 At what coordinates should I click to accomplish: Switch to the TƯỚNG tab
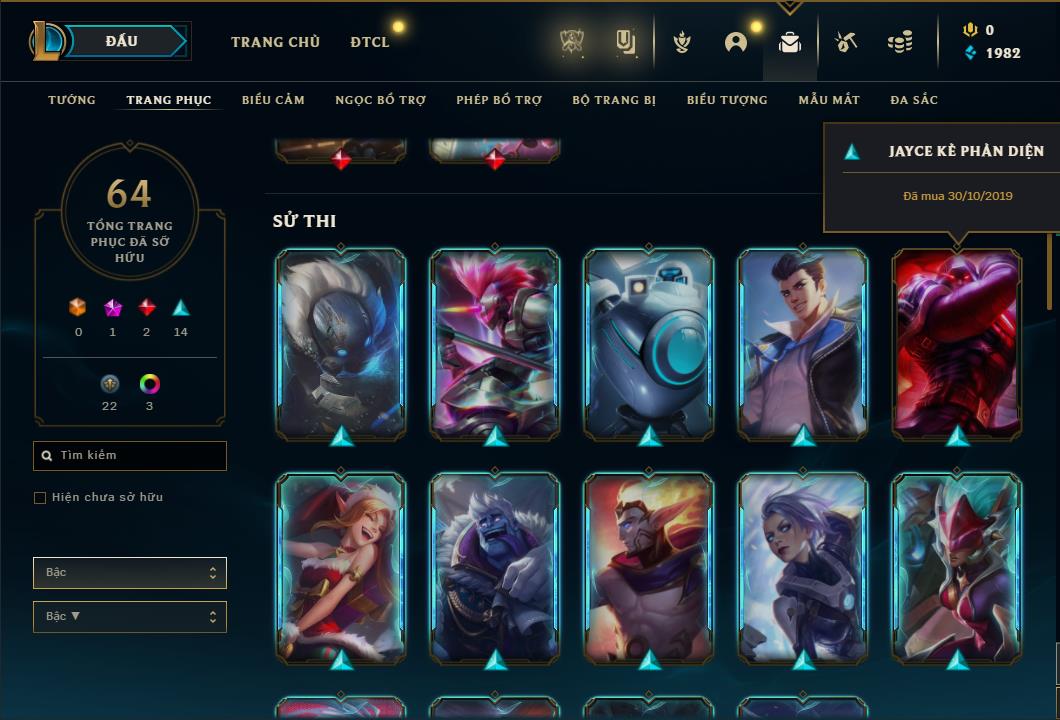click(72, 100)
